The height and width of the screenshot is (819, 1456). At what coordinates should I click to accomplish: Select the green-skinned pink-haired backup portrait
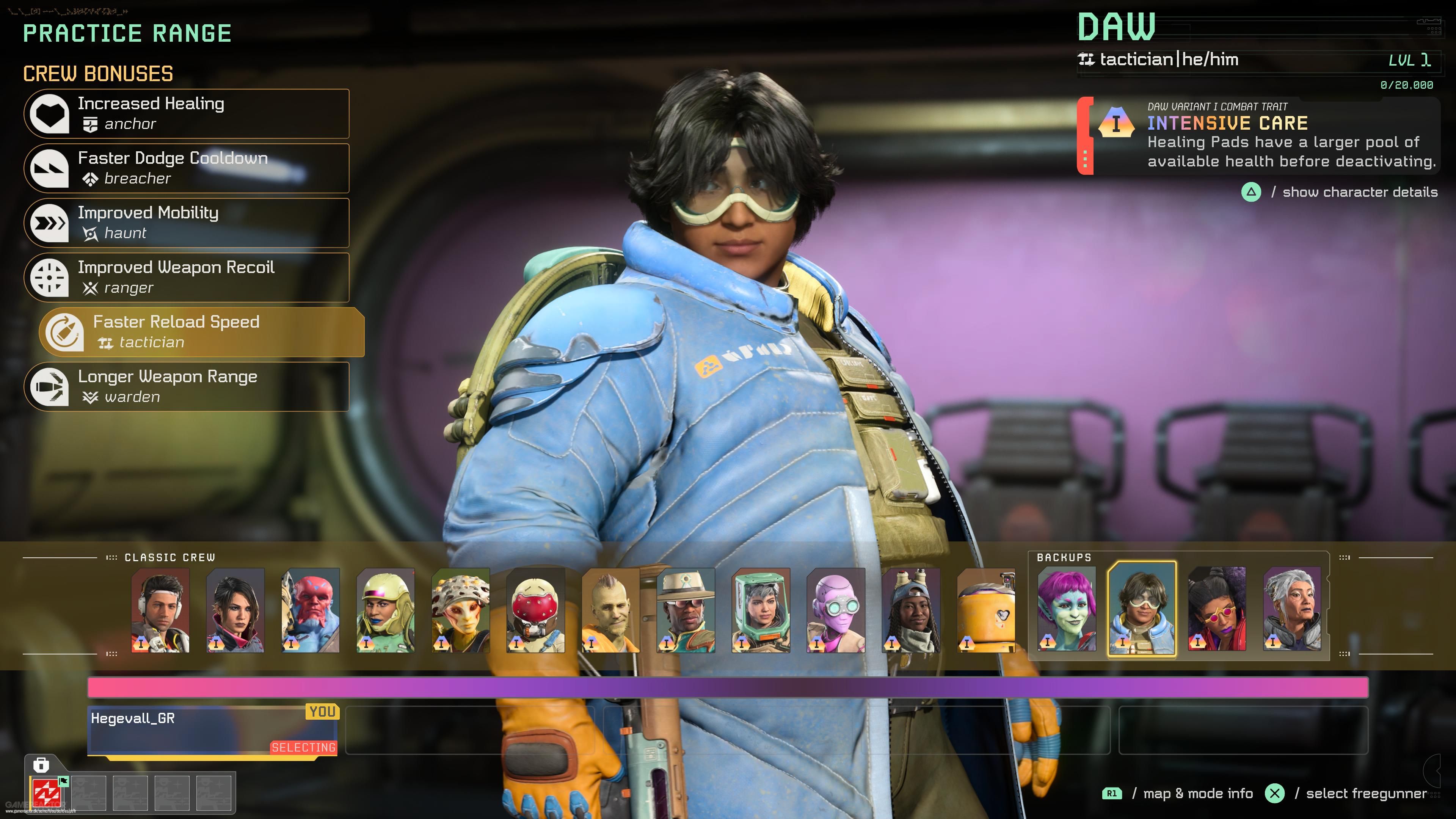pos(1067,609)
